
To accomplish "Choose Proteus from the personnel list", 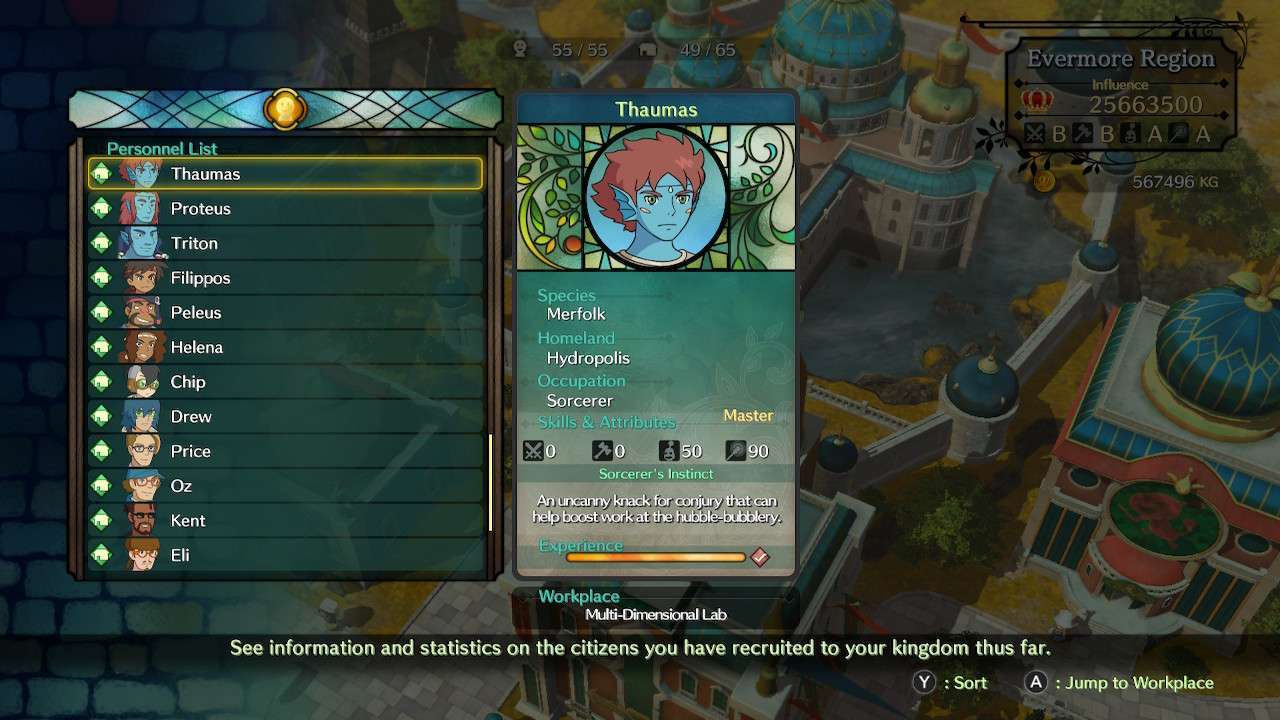I will (285, 209).
